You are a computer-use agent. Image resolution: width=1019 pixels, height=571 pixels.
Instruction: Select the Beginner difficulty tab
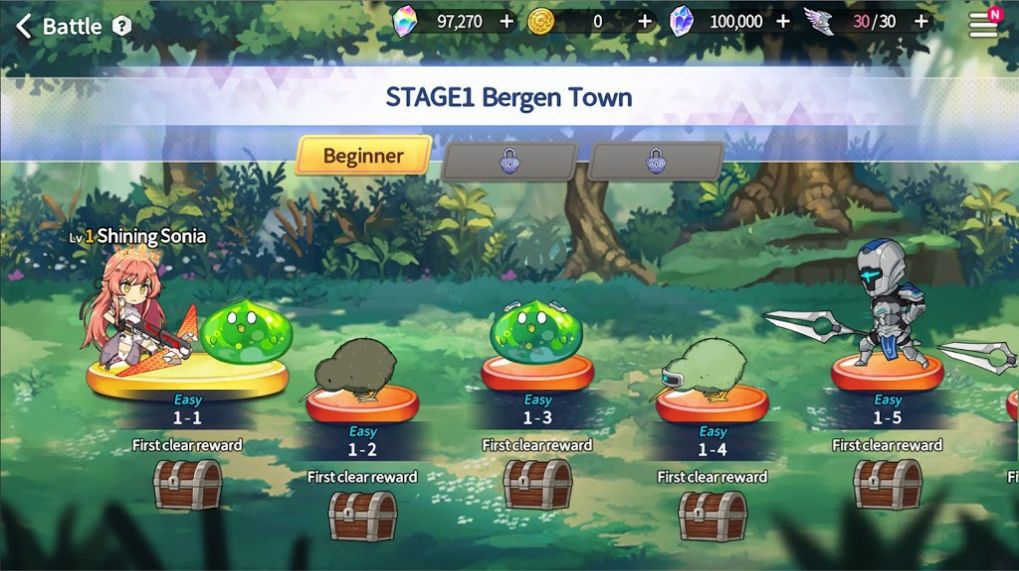coord(363,156)
